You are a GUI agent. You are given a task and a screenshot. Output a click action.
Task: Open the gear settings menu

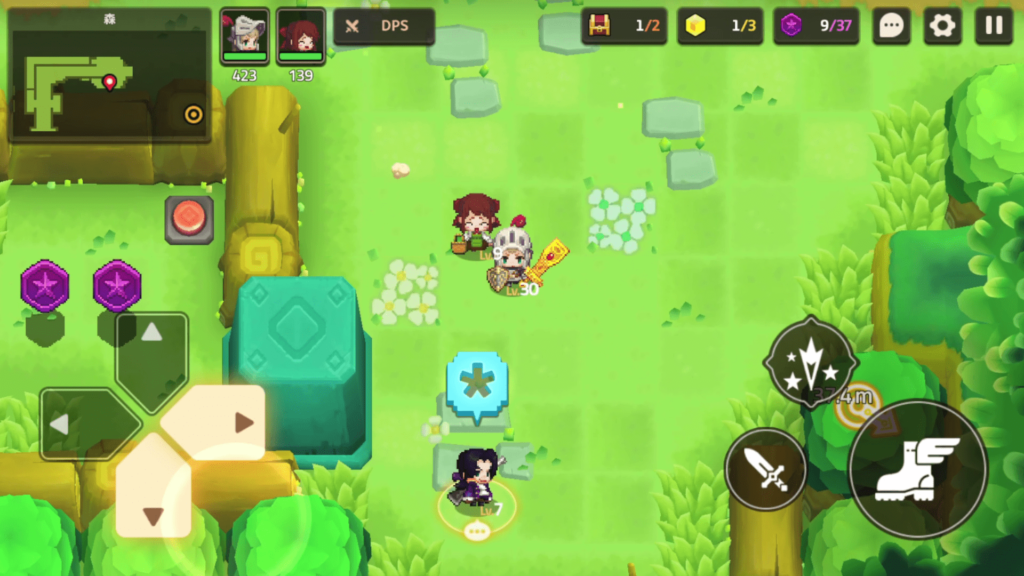942,26
